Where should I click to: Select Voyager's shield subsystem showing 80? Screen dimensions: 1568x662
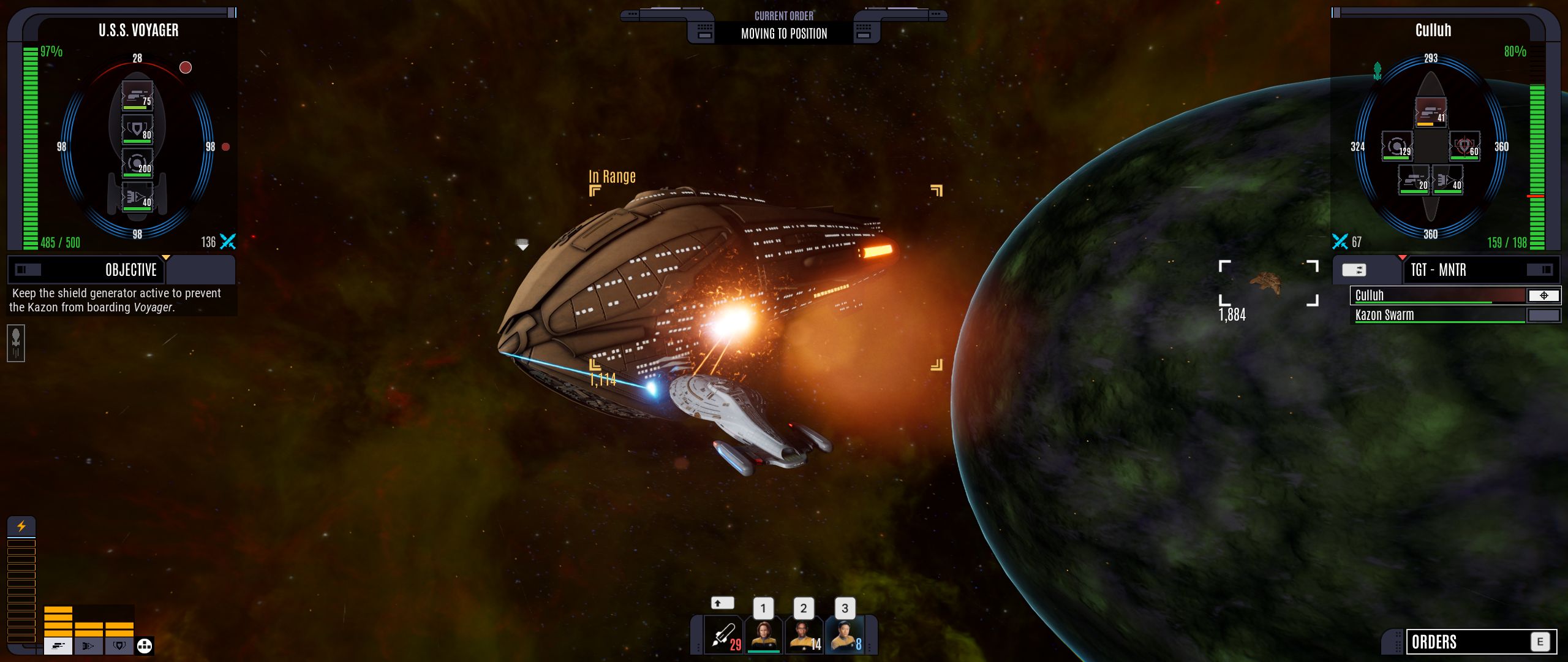point(137,130)
